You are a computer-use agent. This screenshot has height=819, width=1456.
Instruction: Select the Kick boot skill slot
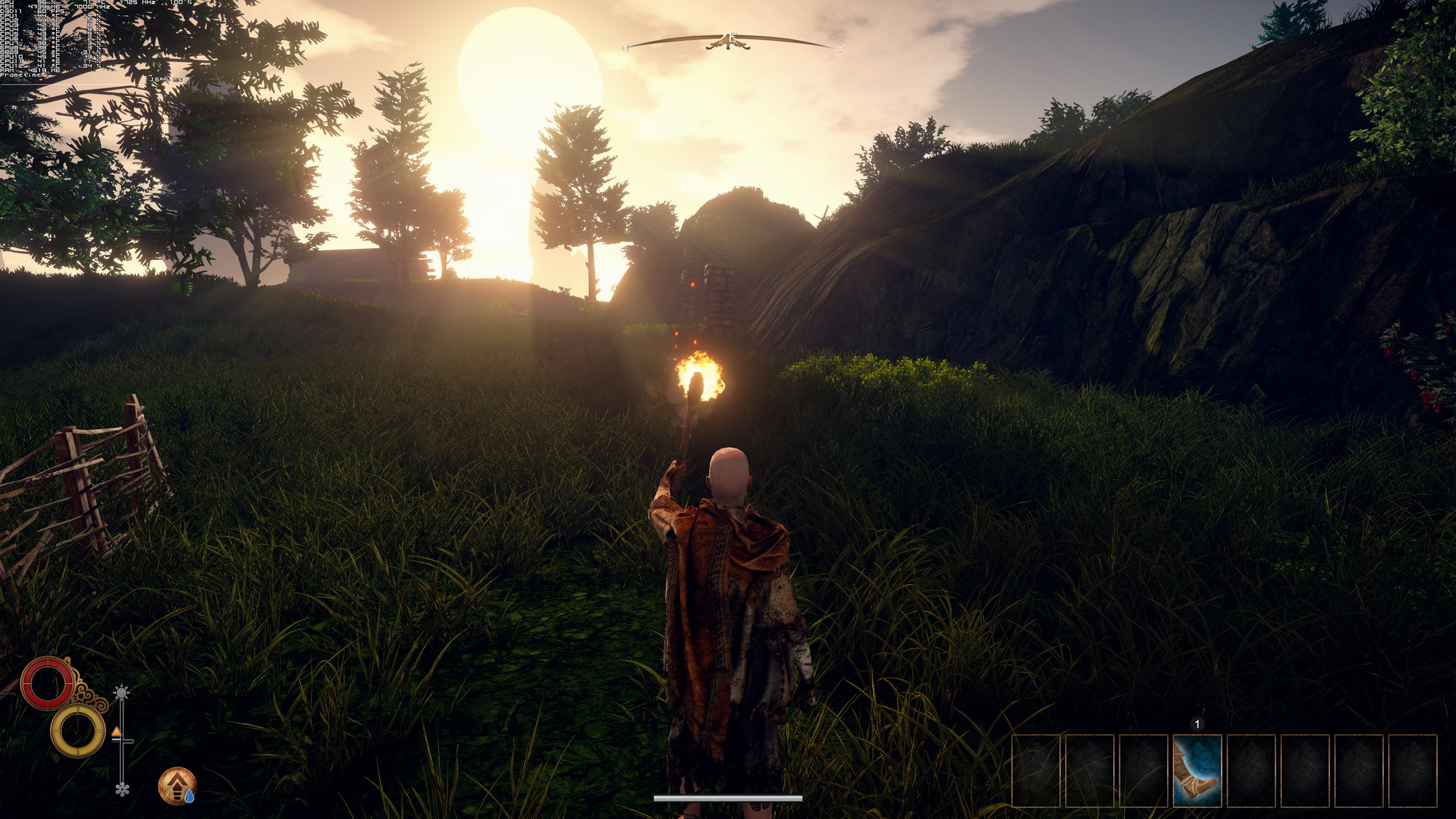[1197, 771]
